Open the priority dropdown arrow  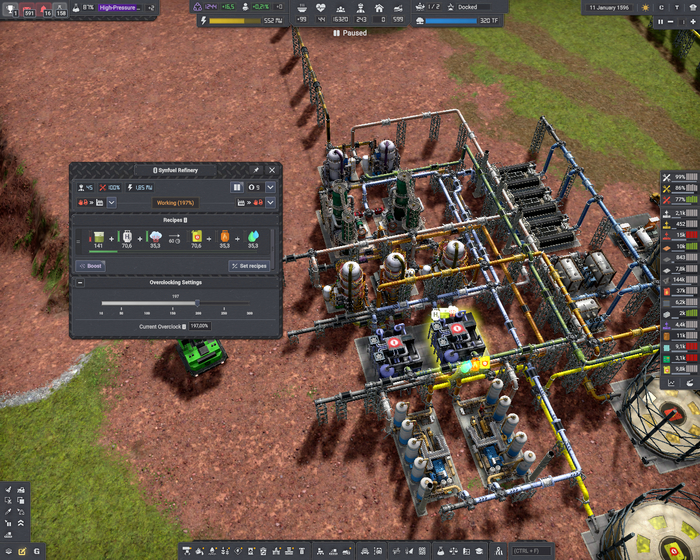270,187
